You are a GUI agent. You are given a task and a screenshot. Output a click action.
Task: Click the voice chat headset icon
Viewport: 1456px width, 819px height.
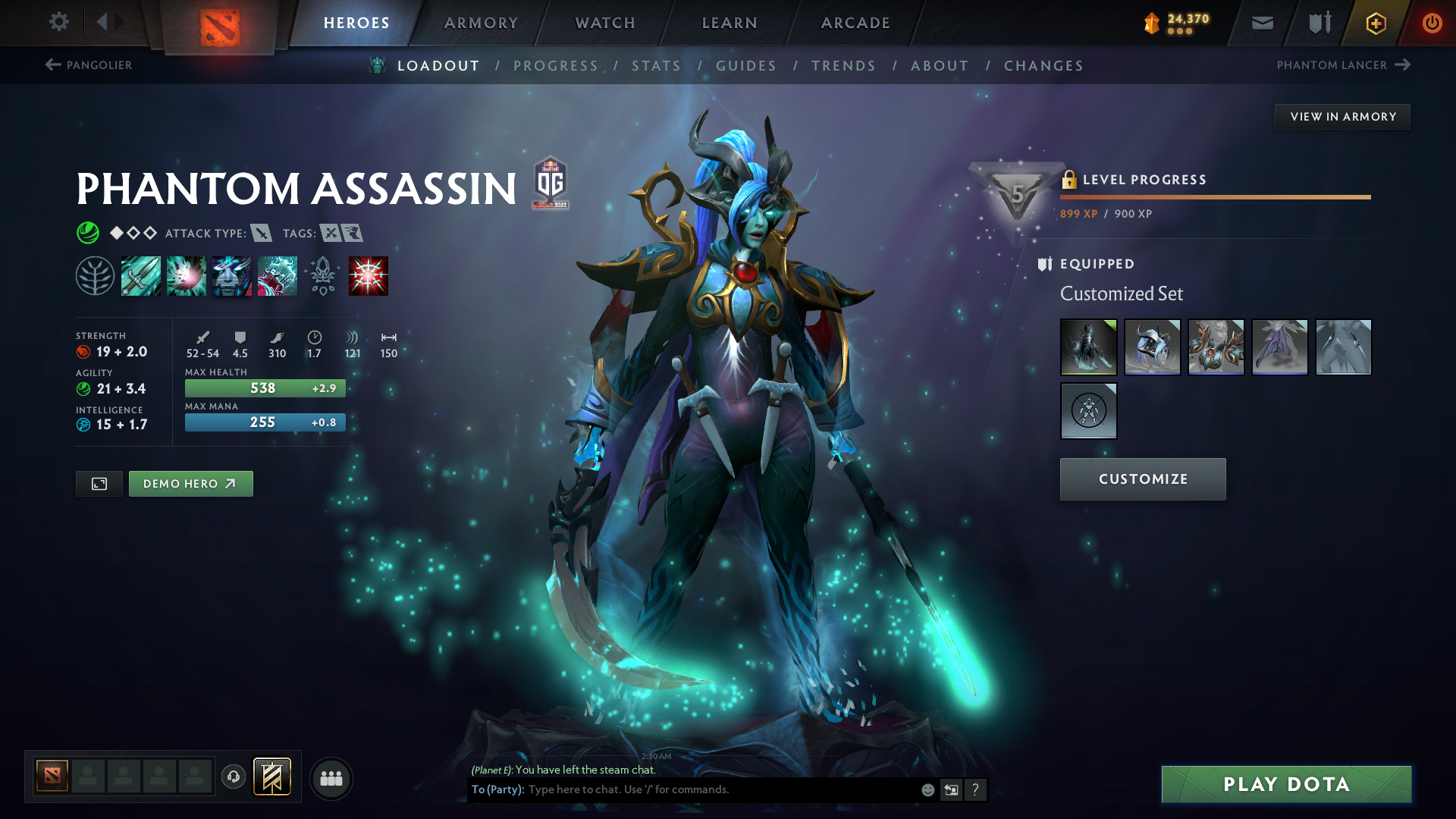[x=233, y=777]
